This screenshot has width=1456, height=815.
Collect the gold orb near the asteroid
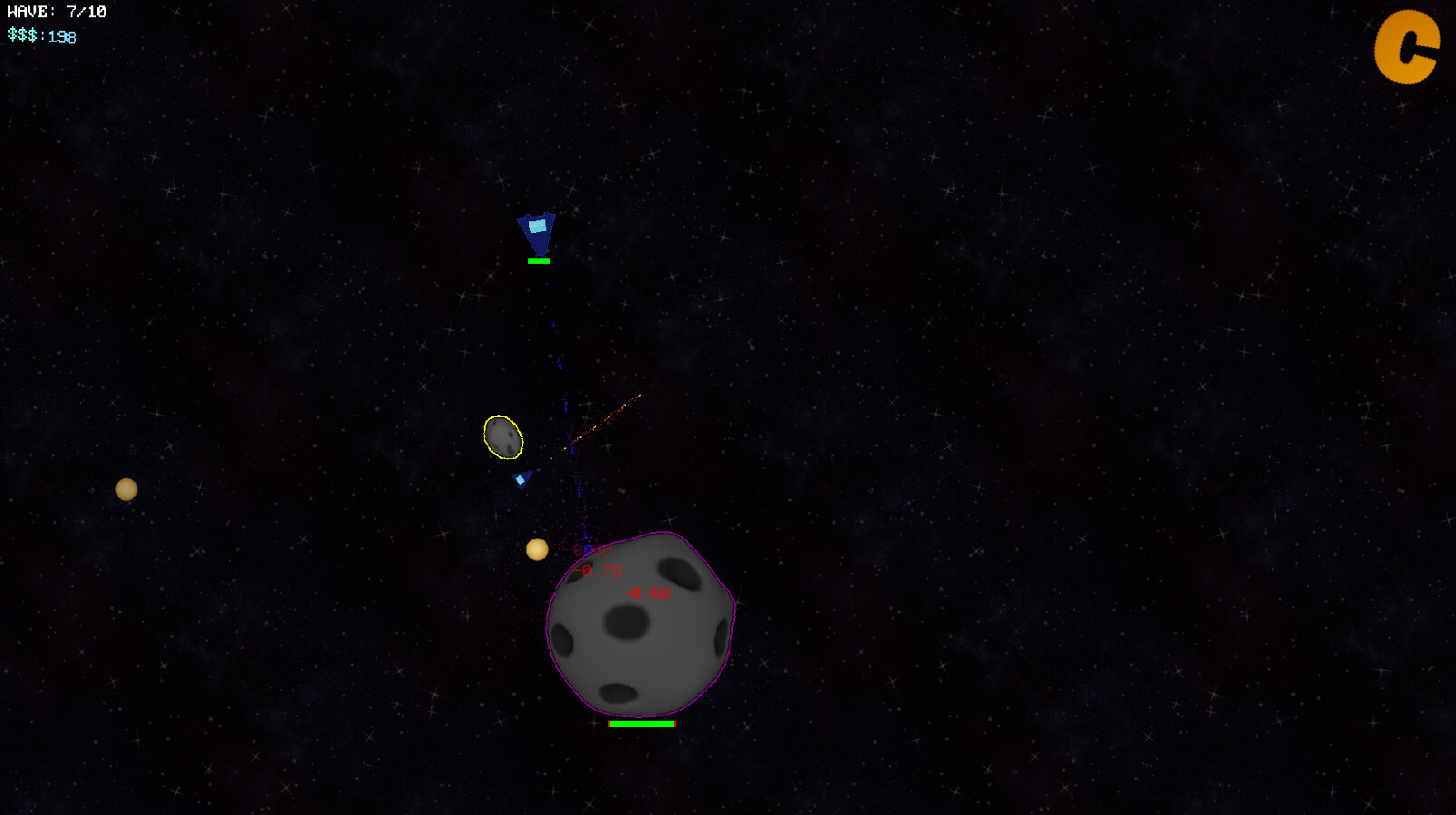pyautogui.click(x=537, y=548)
